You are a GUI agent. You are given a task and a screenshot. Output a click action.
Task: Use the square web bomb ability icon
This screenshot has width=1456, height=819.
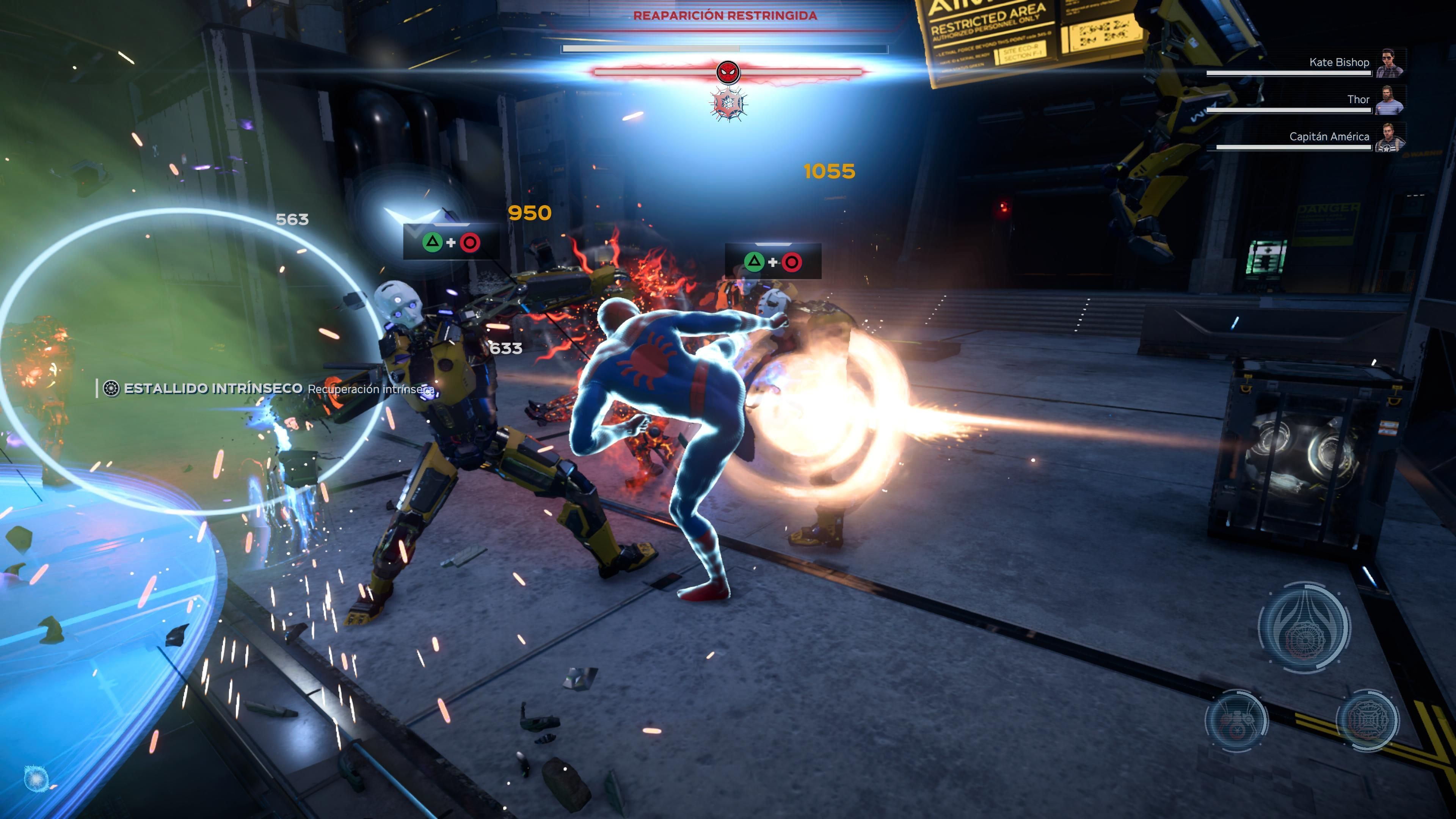tap(1368, 720)
